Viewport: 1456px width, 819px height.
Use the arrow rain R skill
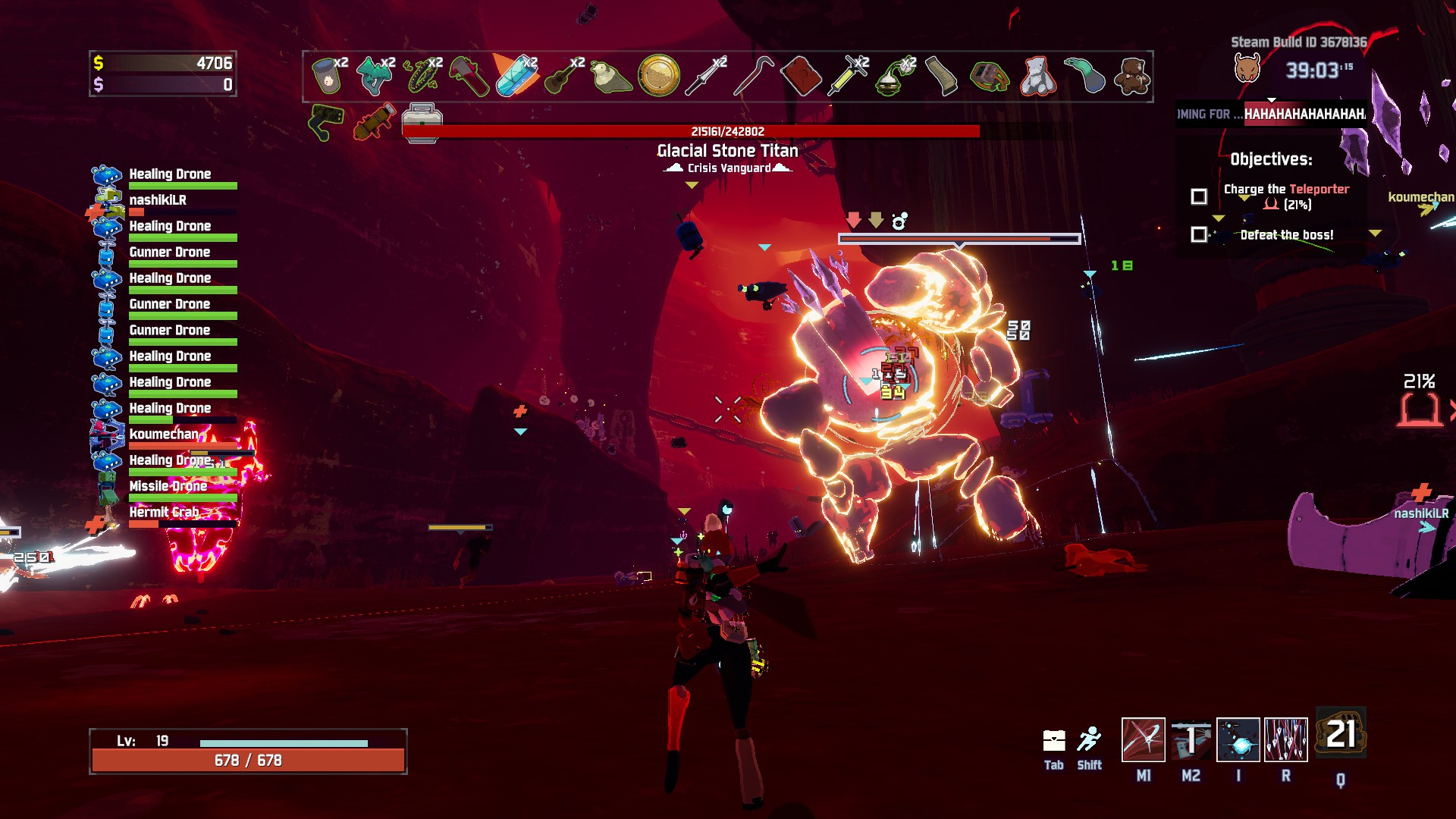[1286, 739]
